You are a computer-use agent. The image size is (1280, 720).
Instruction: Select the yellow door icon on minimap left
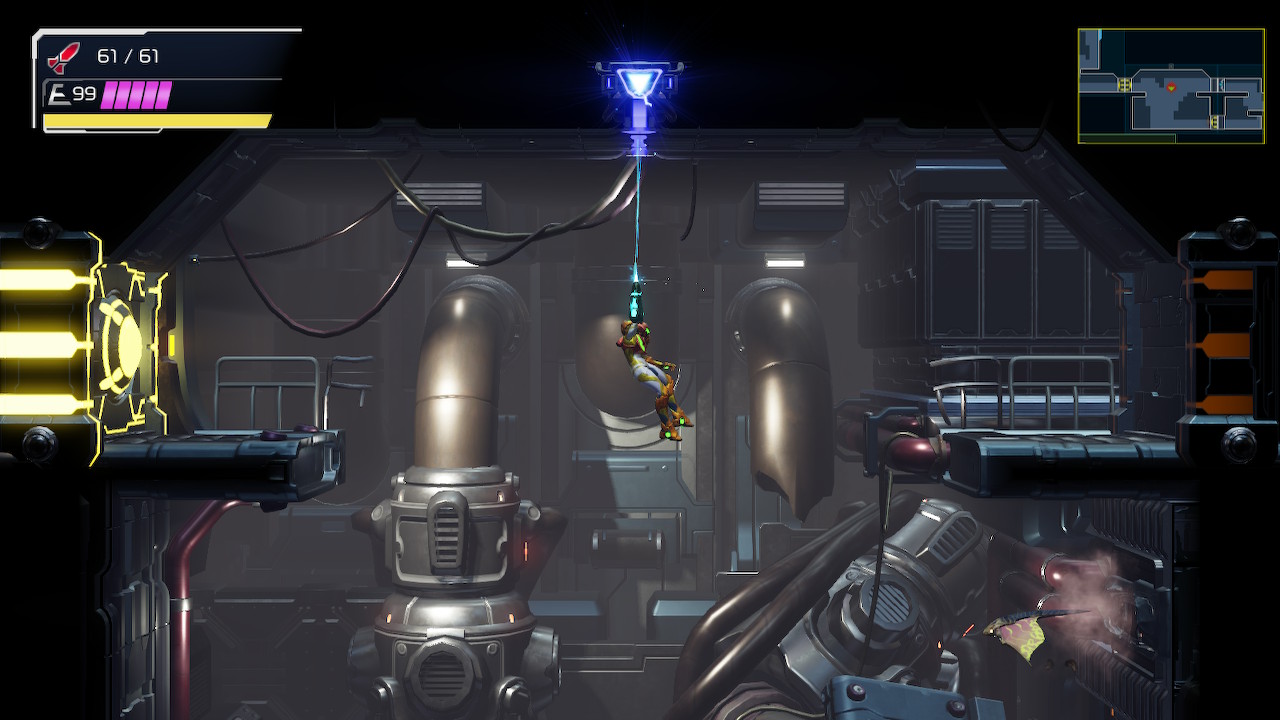coord(1124,84)
